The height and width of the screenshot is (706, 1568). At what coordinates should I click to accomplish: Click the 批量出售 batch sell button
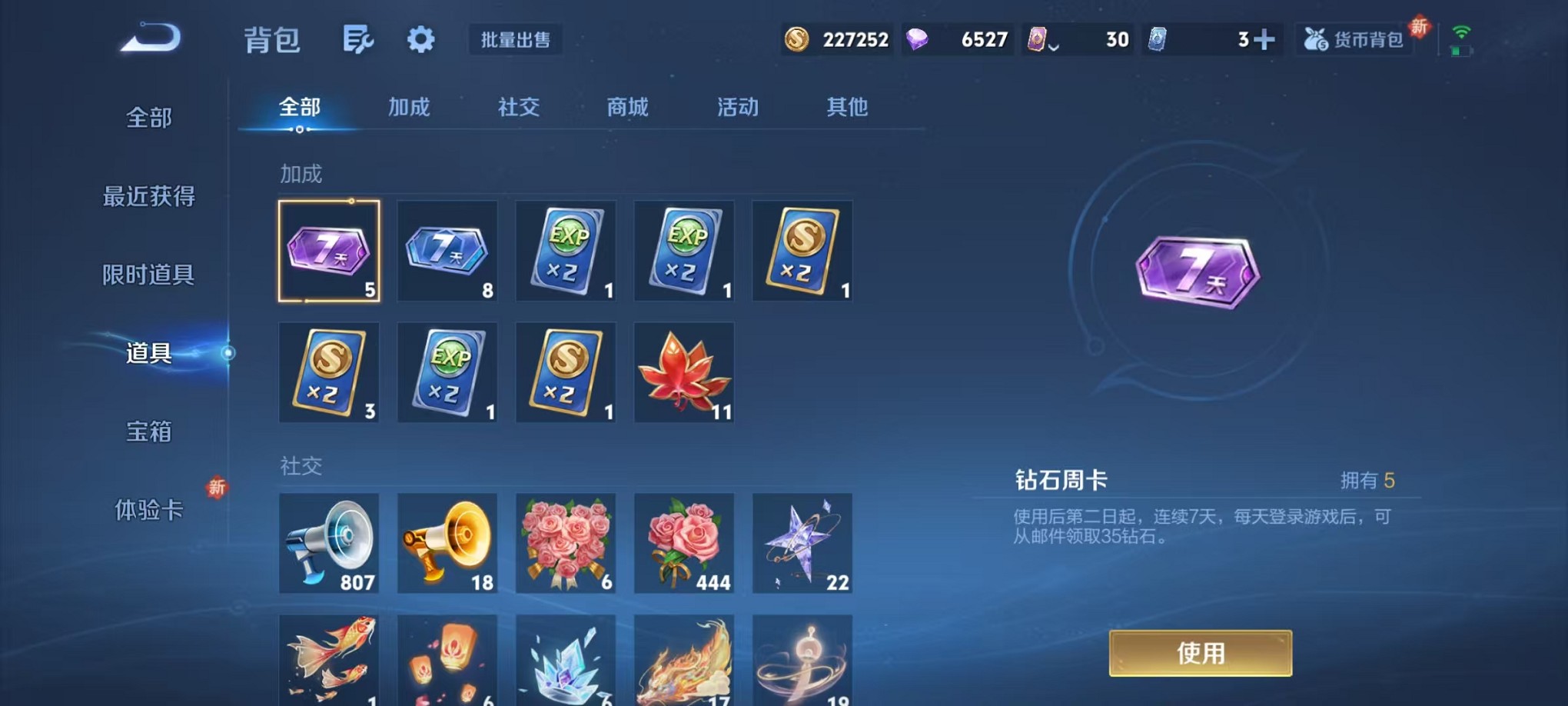[x=516, y=40]
